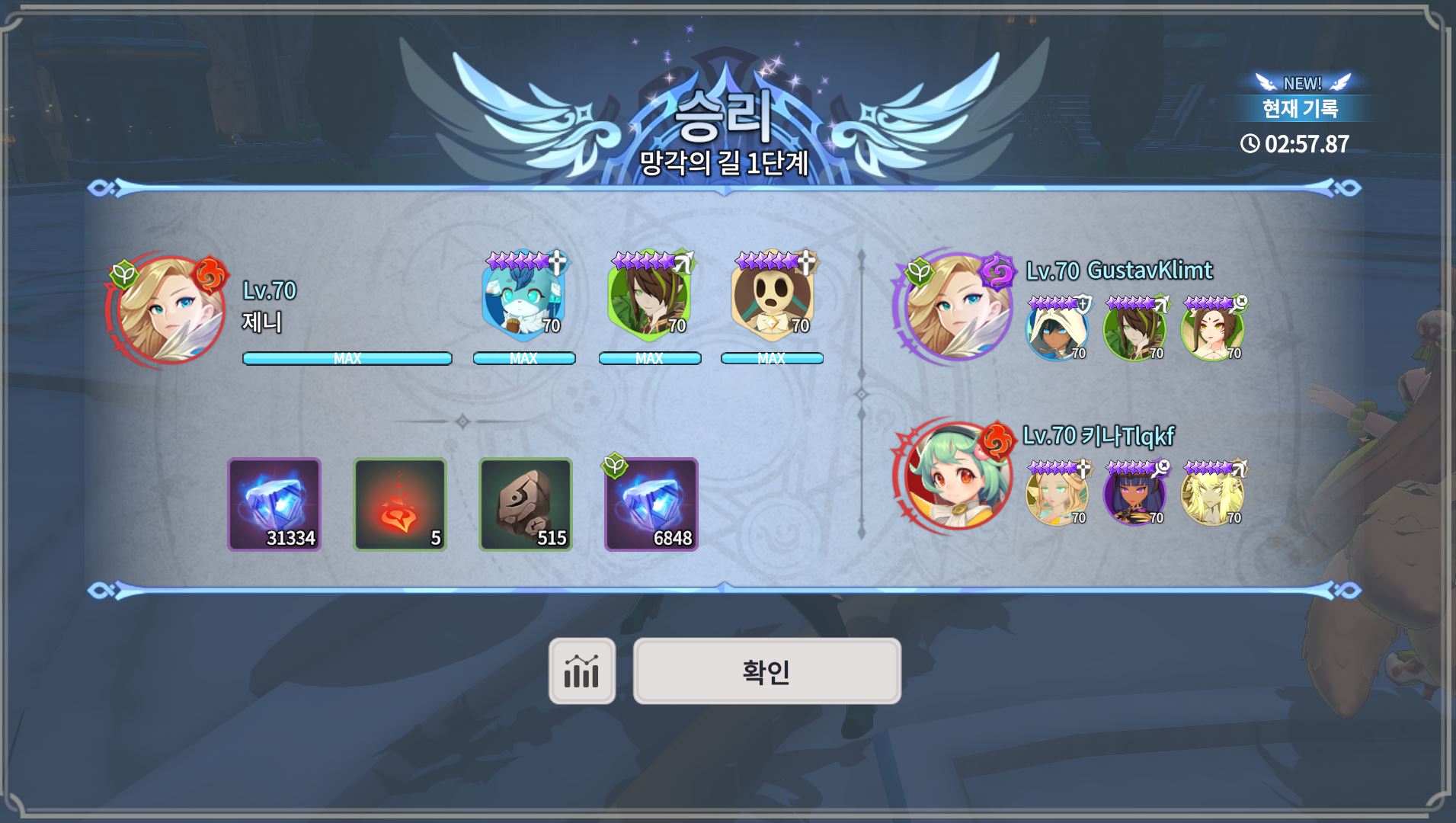Image resolution: width=1456 pixels, height=823 pixels.
Task: Confirm the victory with the 확인 button
Action: (x=766, y=671)
